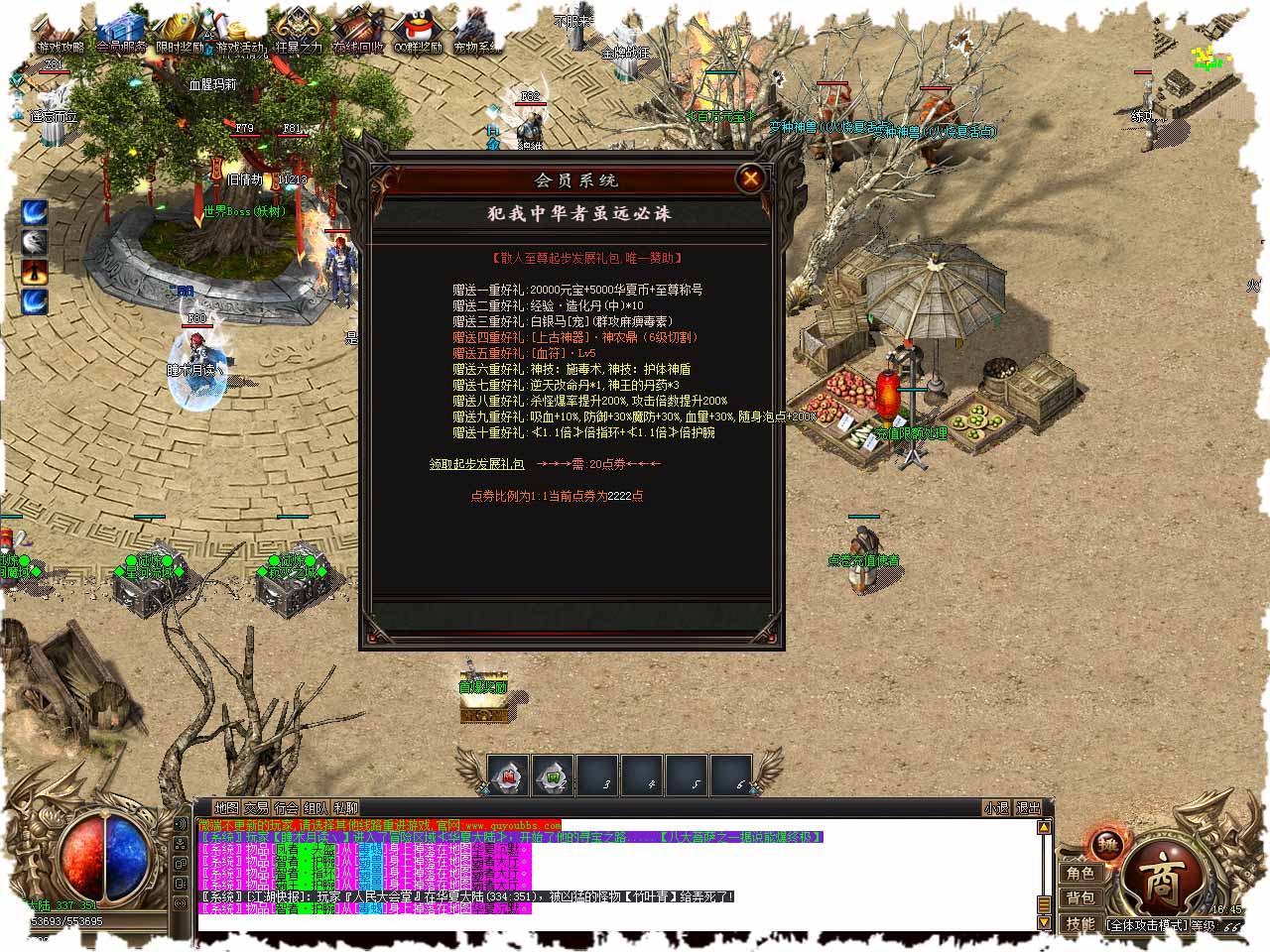The image size is (1270, 952).
Task: Open the 游戏活动 coins icon
Action: 240,32
